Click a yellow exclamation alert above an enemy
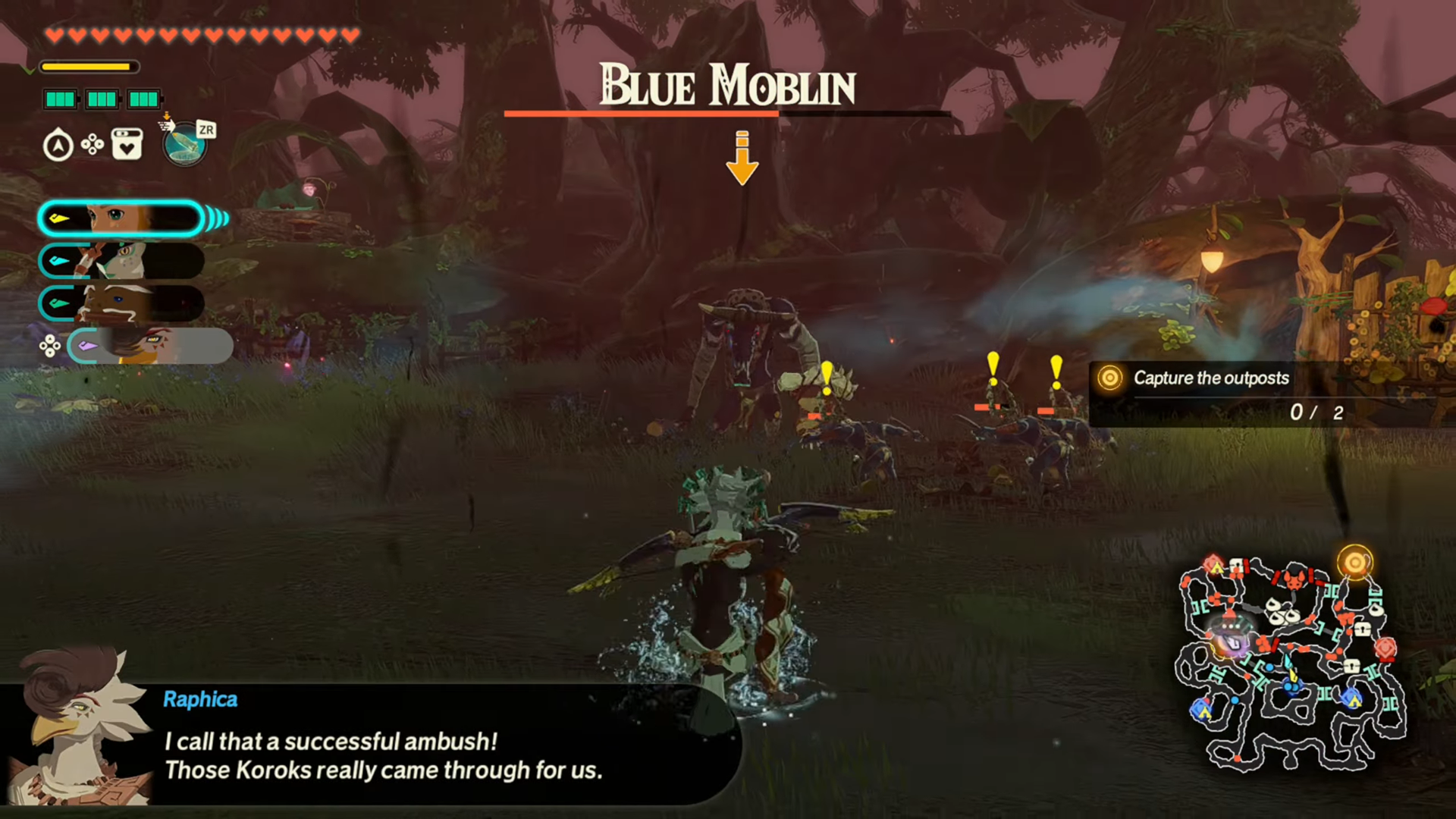Image resolution: width=1456 pixels, height=819 pixels. [x=827, y=372]
